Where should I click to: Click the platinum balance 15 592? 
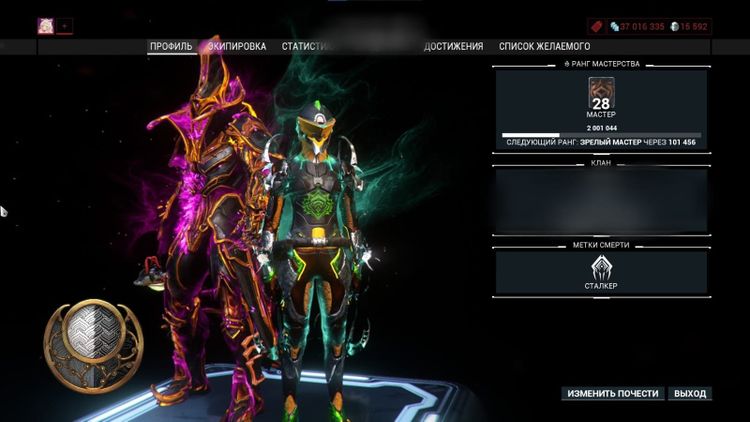pyautogui.click(x=690, y=26)
